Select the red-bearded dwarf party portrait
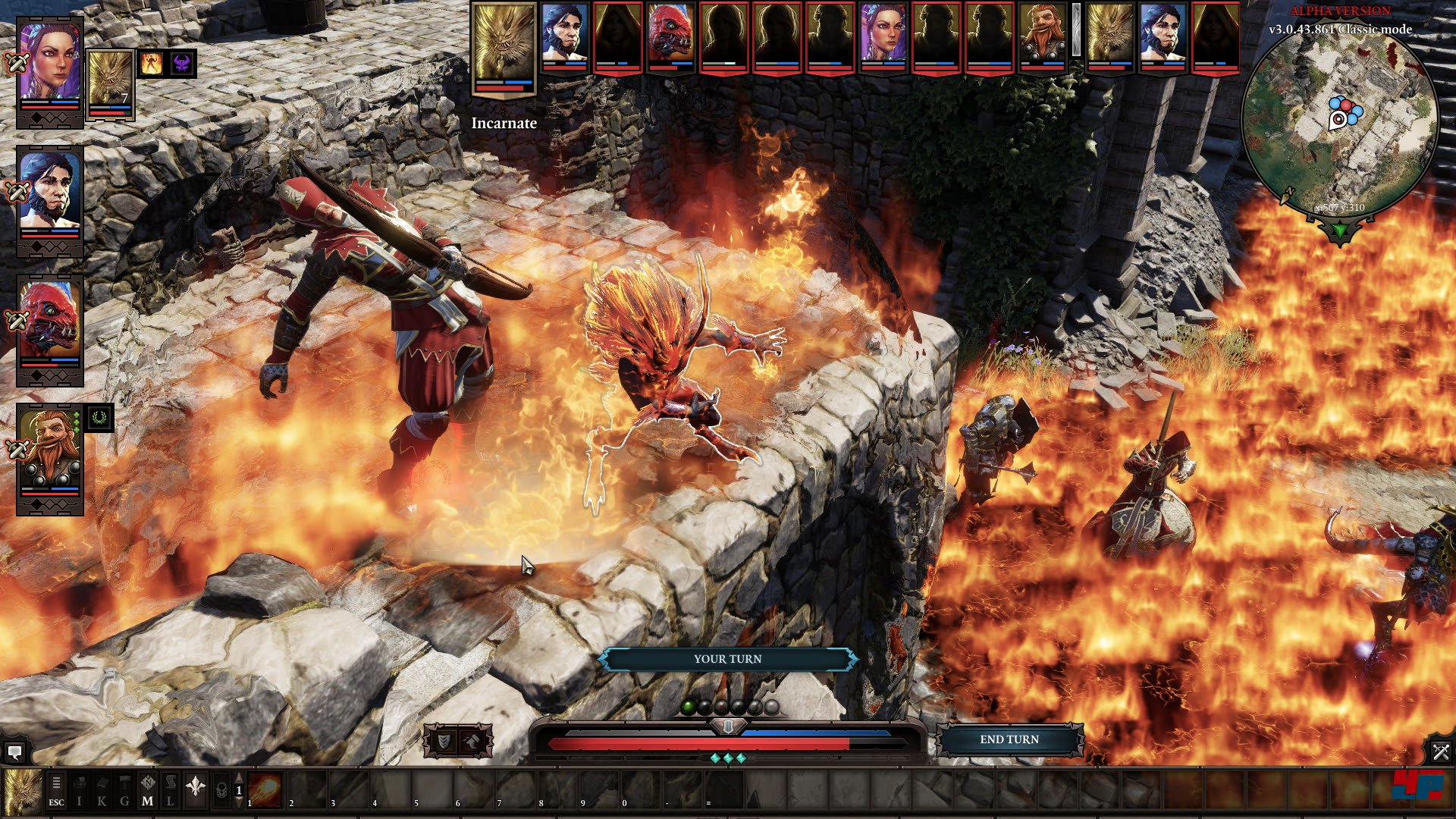 click(49, 451)
